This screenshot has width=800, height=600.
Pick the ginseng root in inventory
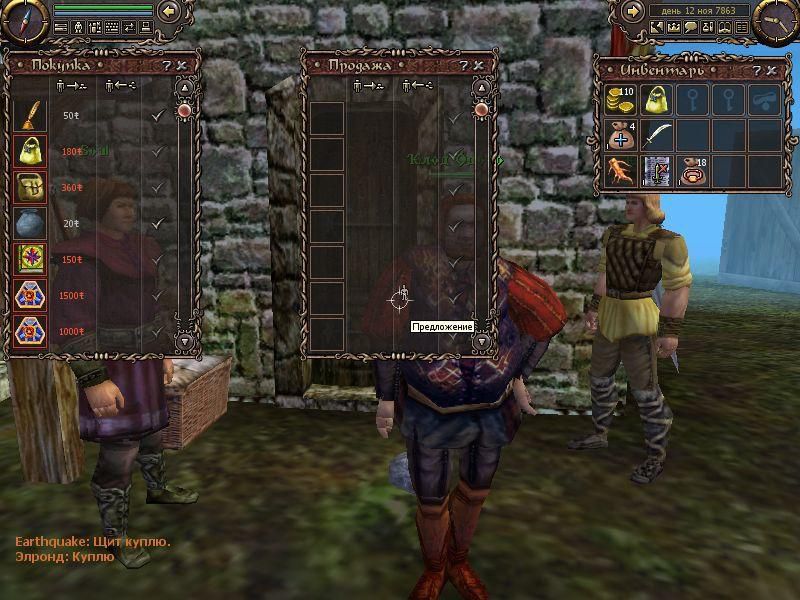(619, 169)
